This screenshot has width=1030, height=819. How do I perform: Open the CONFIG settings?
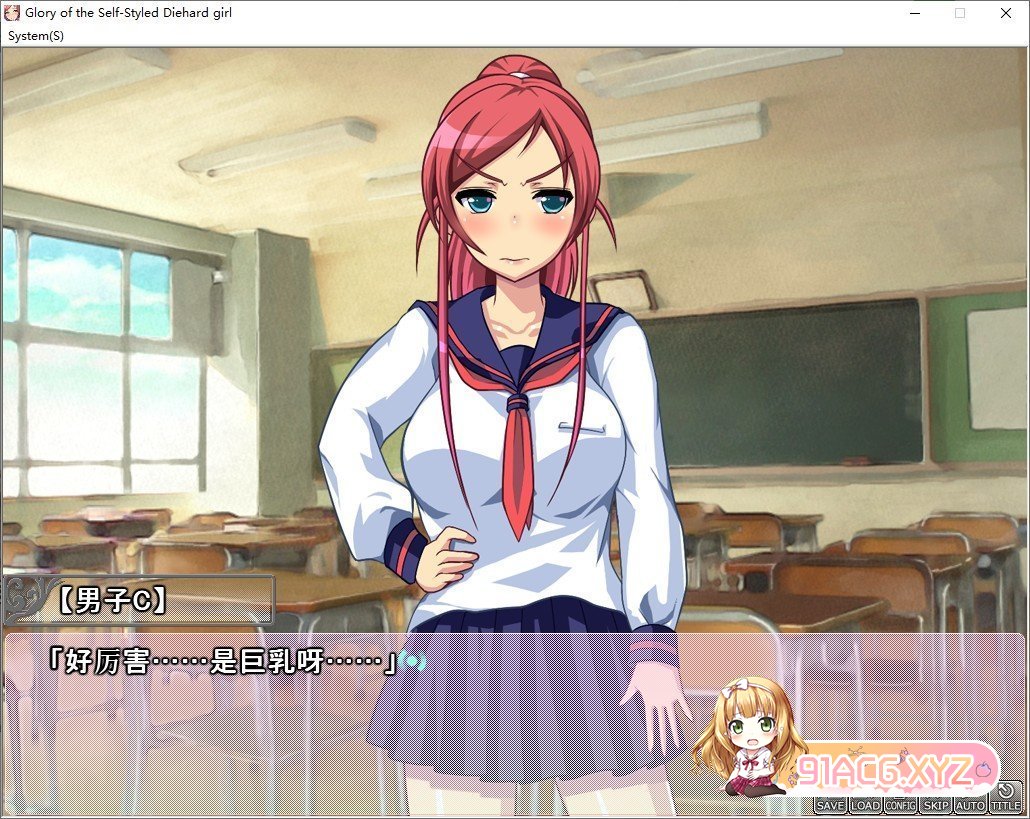click(900, 805)
